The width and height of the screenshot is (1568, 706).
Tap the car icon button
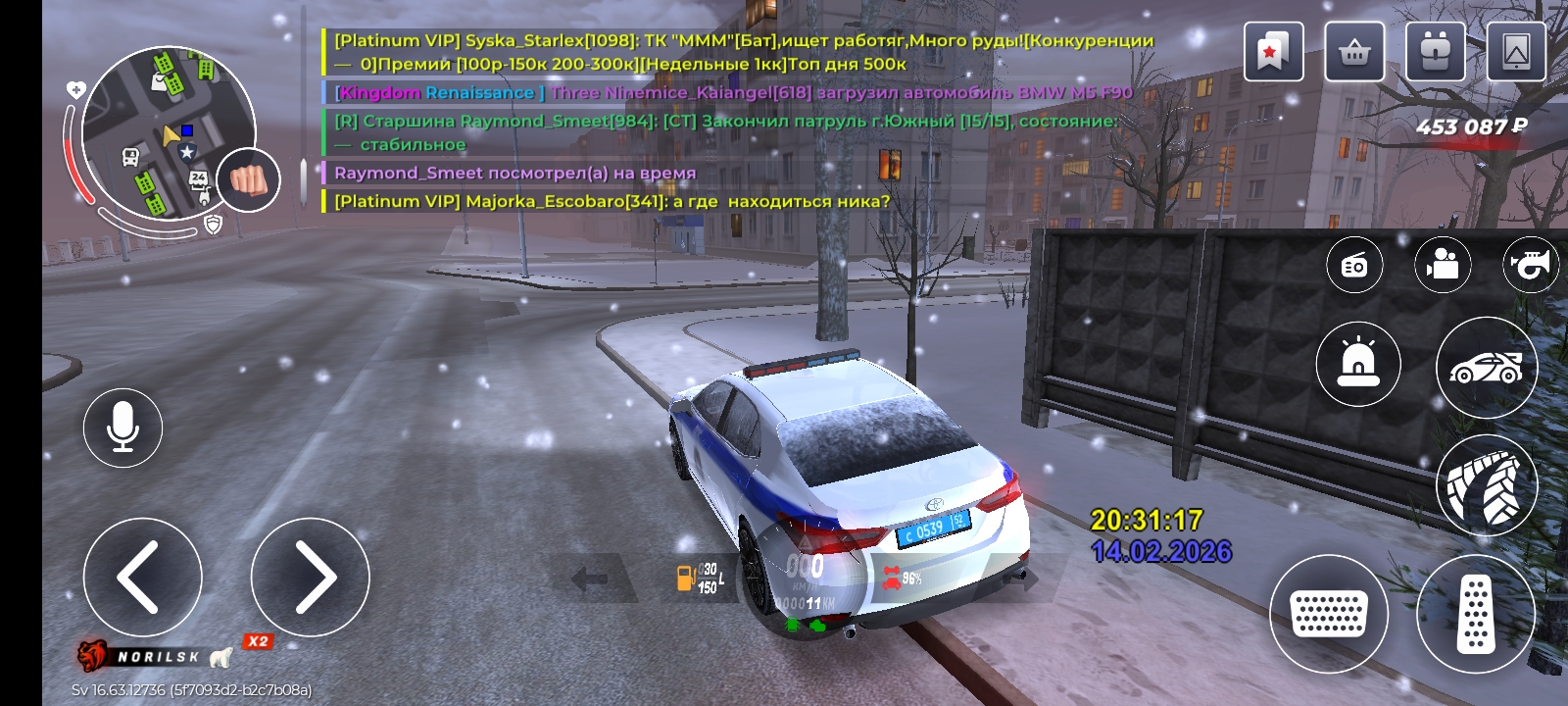coord(1486,368)
